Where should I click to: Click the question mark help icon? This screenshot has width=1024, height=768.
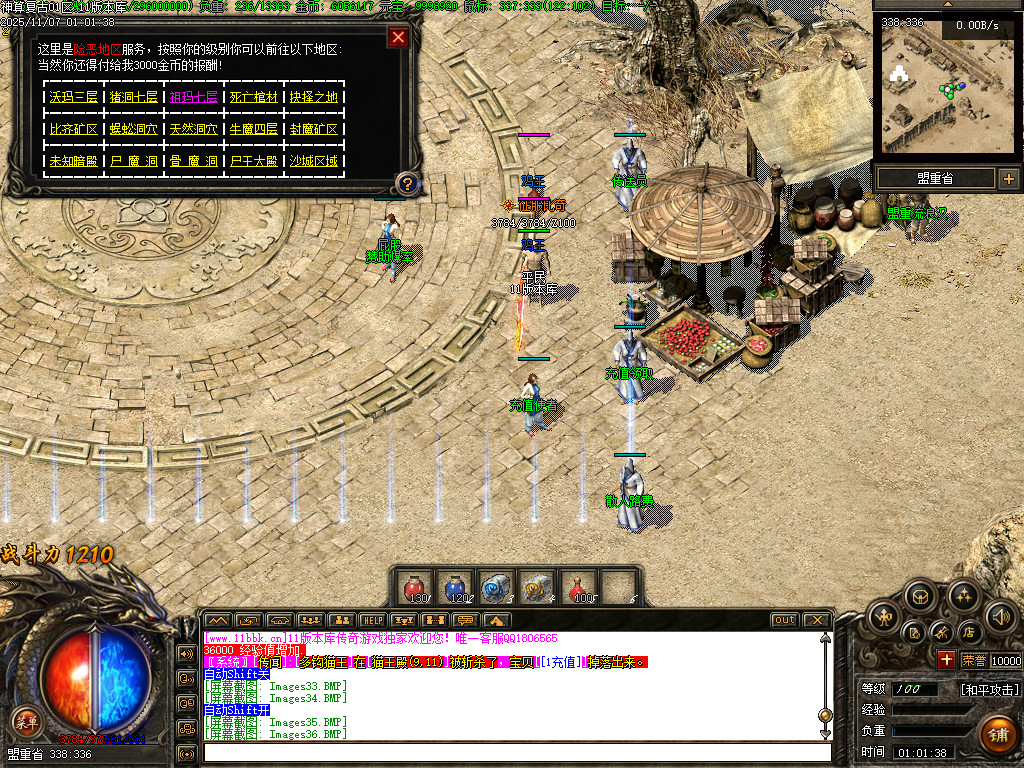[407, 183]
